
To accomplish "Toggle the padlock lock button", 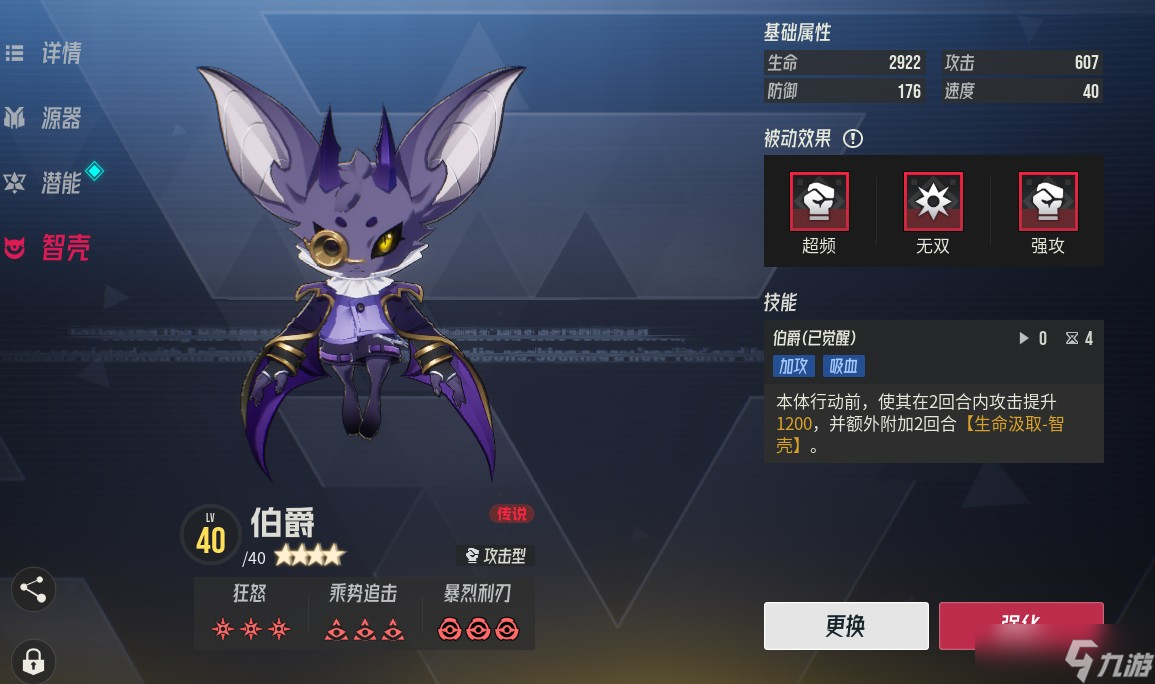I will coord(33,660).
